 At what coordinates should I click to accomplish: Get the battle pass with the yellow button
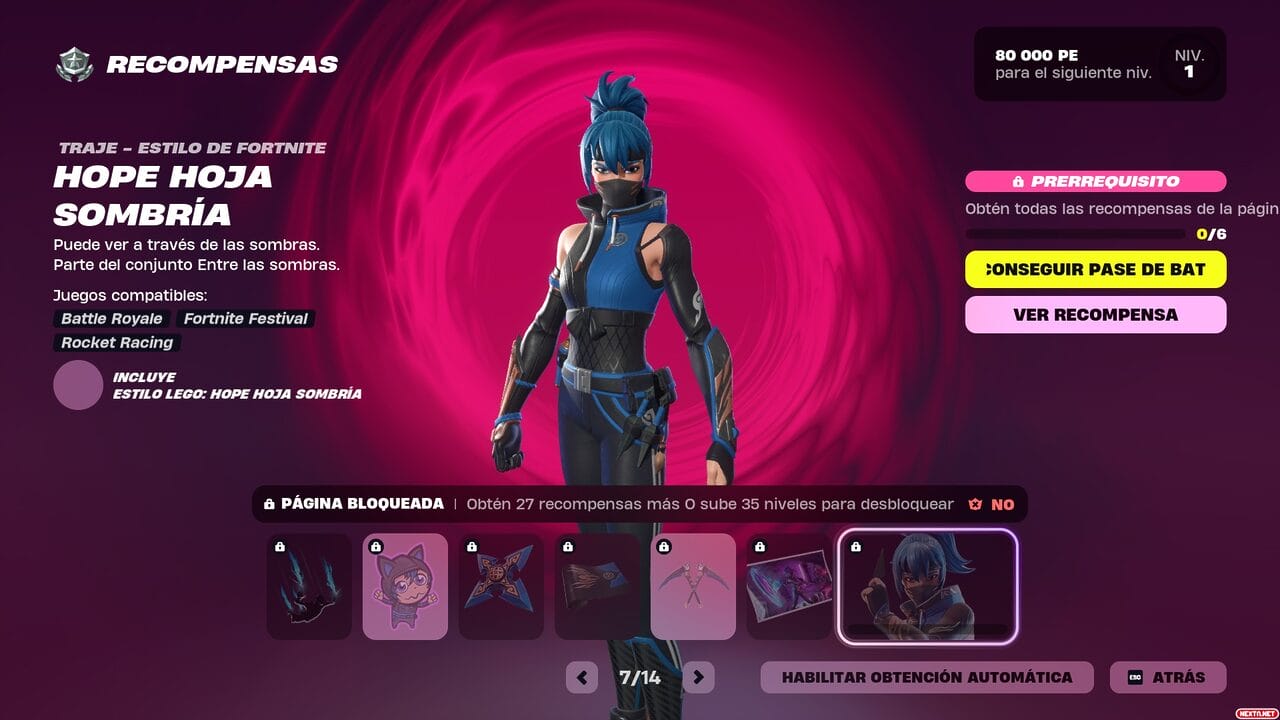(1095, 269)
